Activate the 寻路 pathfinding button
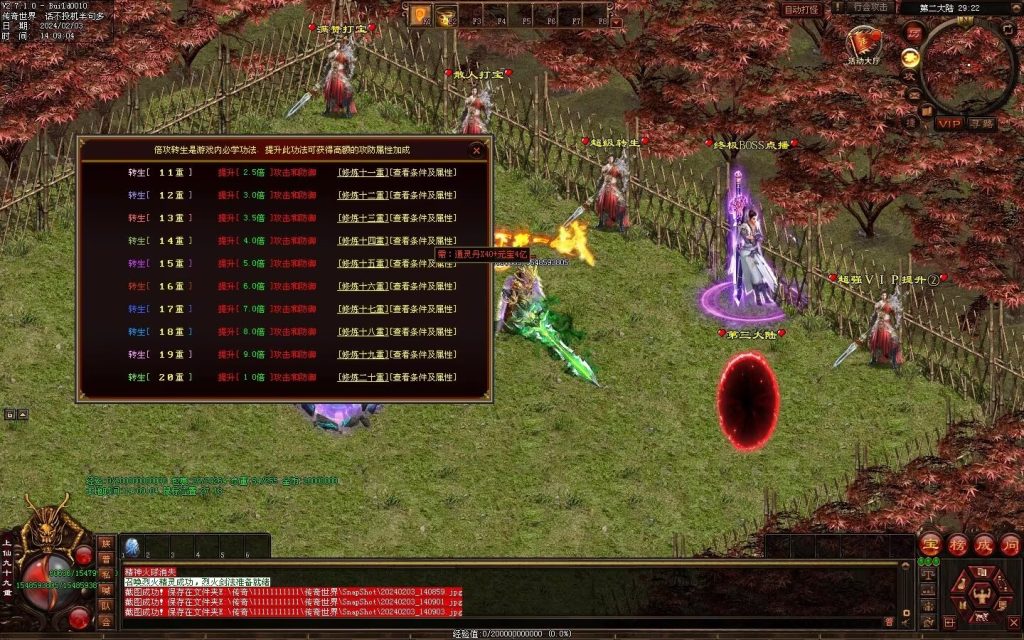The image size is (1024, 640). pyautogui.click(x=981, y=124)
